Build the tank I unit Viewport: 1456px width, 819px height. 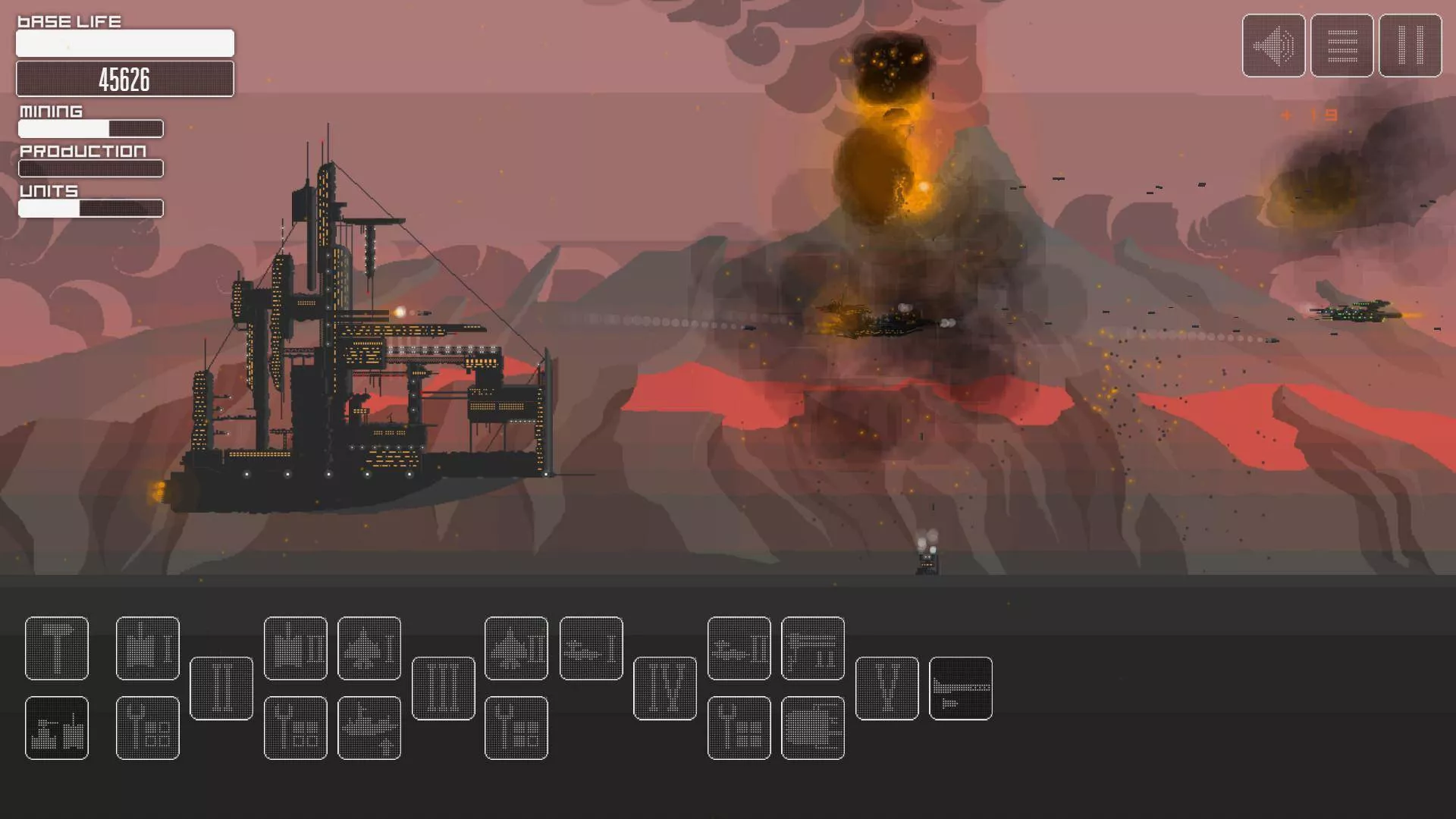148,648
